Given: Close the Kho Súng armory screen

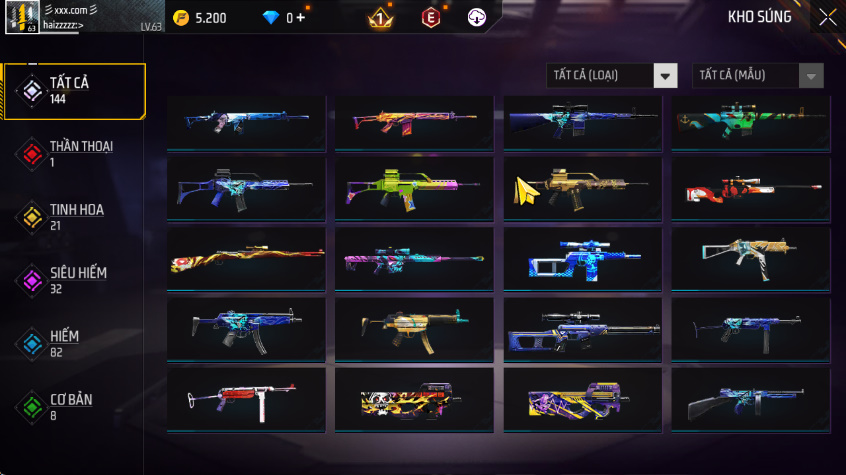Looking at the screenshot, I should pos(828,17).
